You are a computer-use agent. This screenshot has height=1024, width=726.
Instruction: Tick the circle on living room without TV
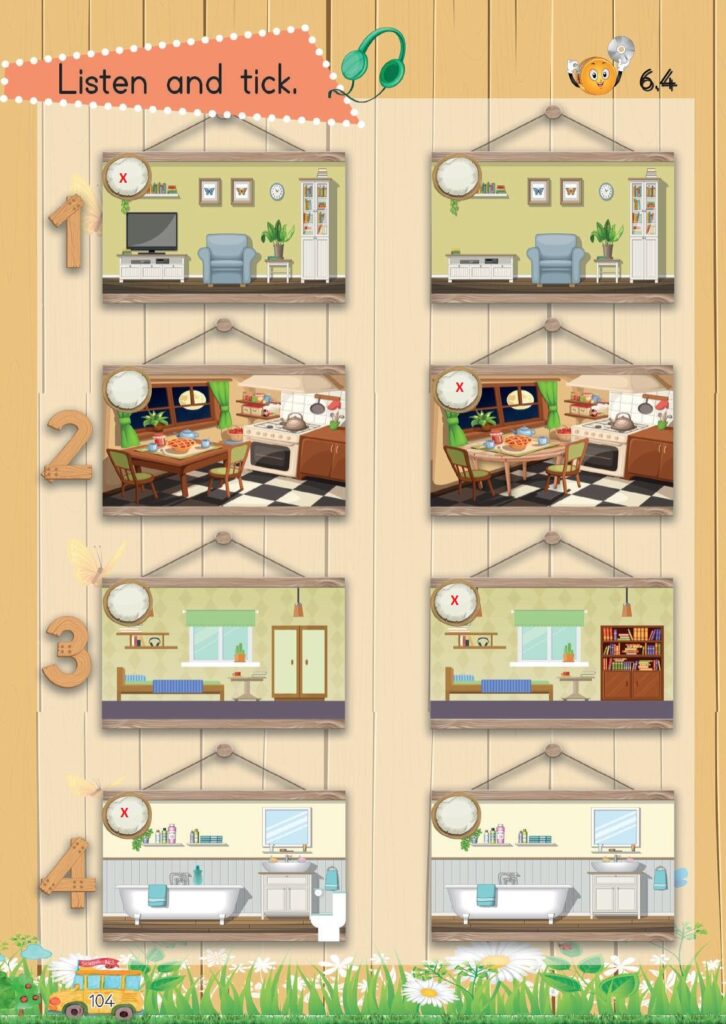pos(457,178)
